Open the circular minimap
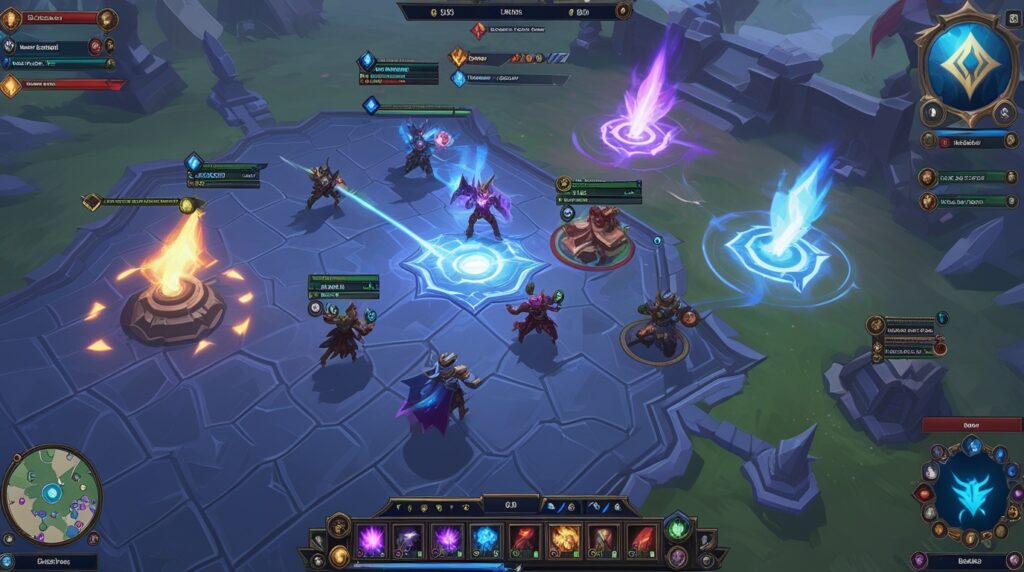The width and height of the screenshot is (1024, 572). point(51,496)
